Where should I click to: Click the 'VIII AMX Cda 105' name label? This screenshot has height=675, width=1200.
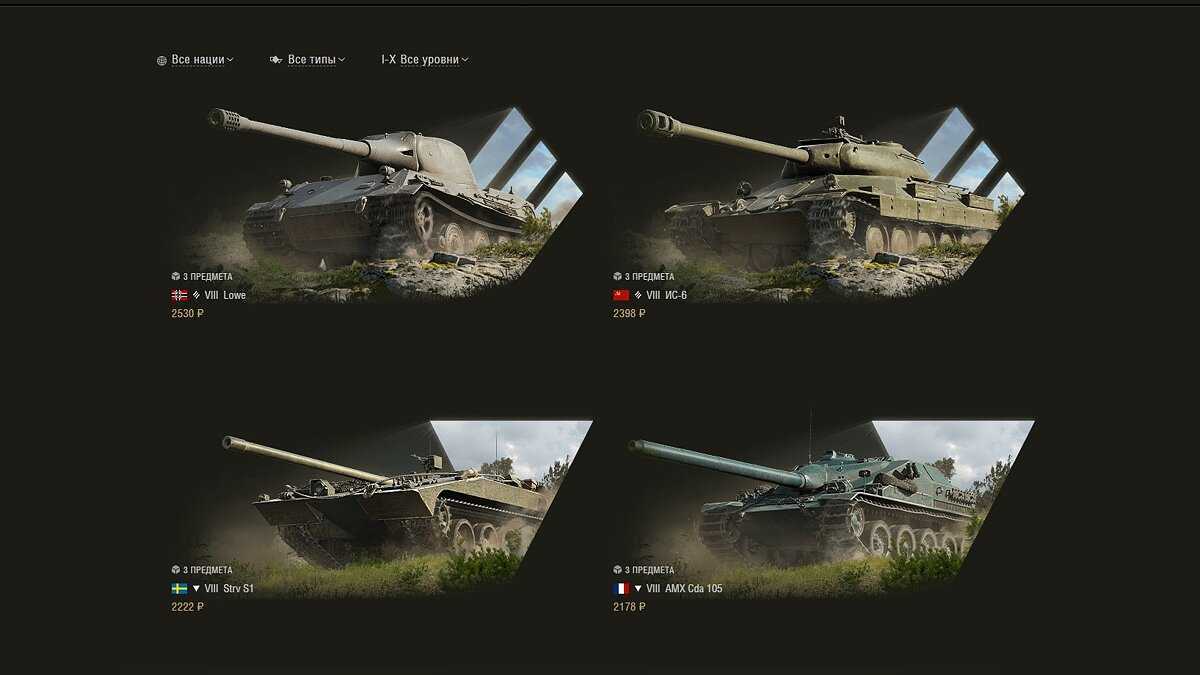tap(684, 589)
